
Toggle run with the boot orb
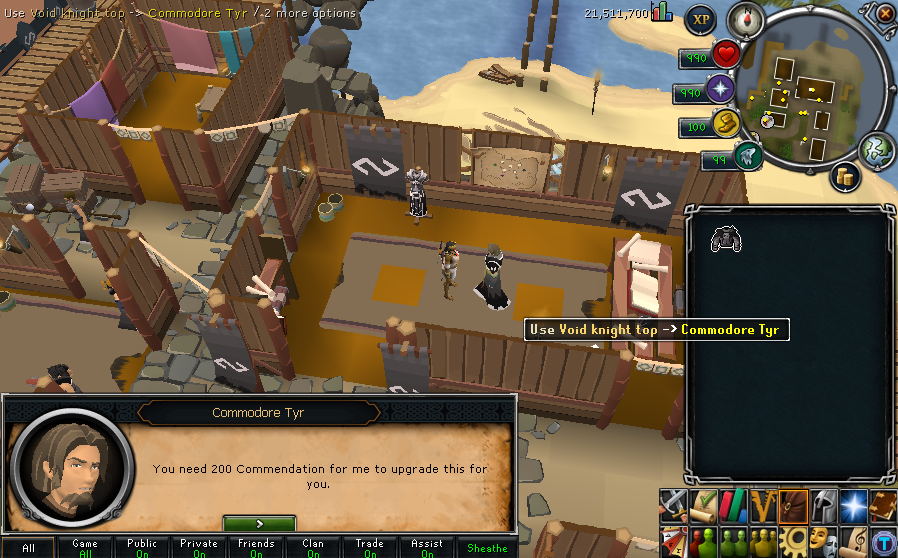click(725, 125)
